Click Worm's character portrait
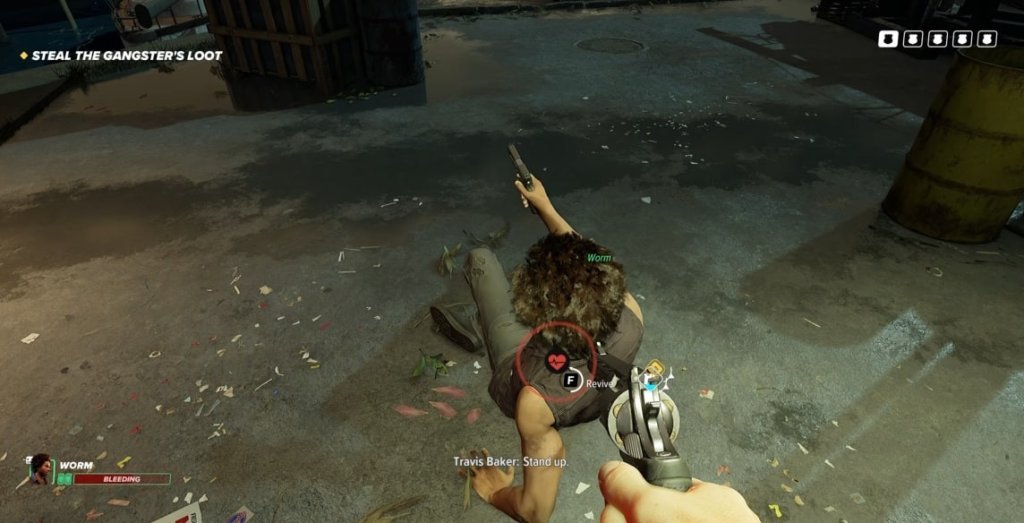Image resolution: width=1024 pixels, height=523 pixels. pos(40,468)
